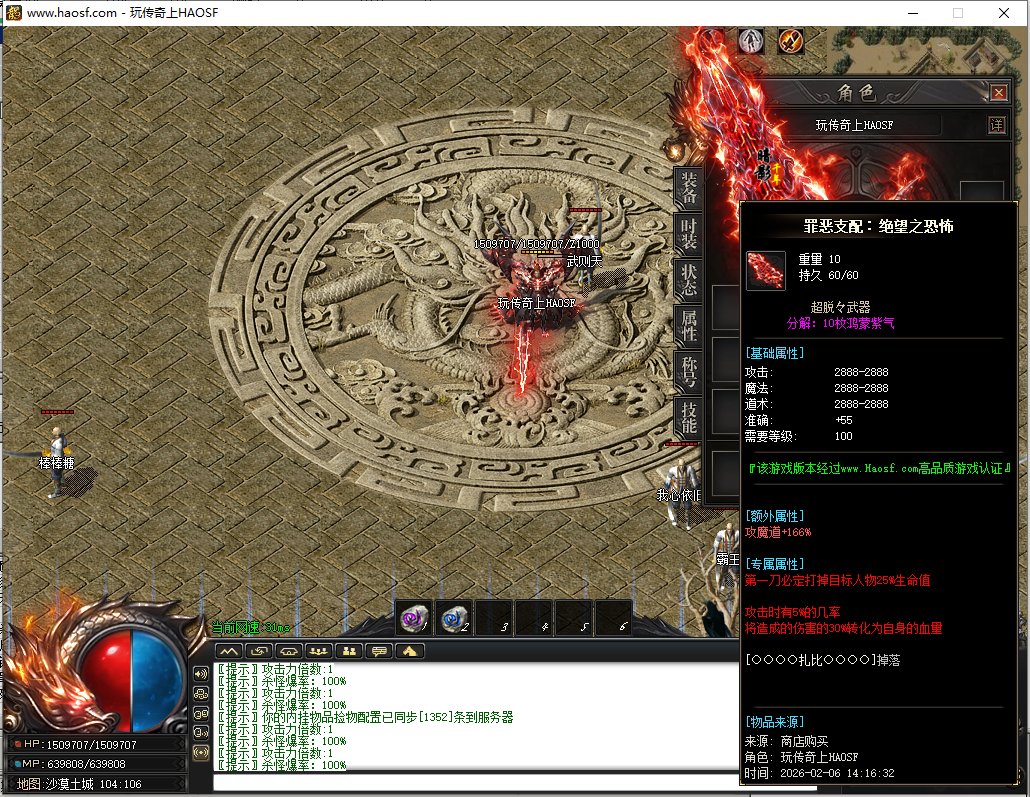Open the 状态 status tab
Screen dimensions: 1030x797
pos(688,279)
